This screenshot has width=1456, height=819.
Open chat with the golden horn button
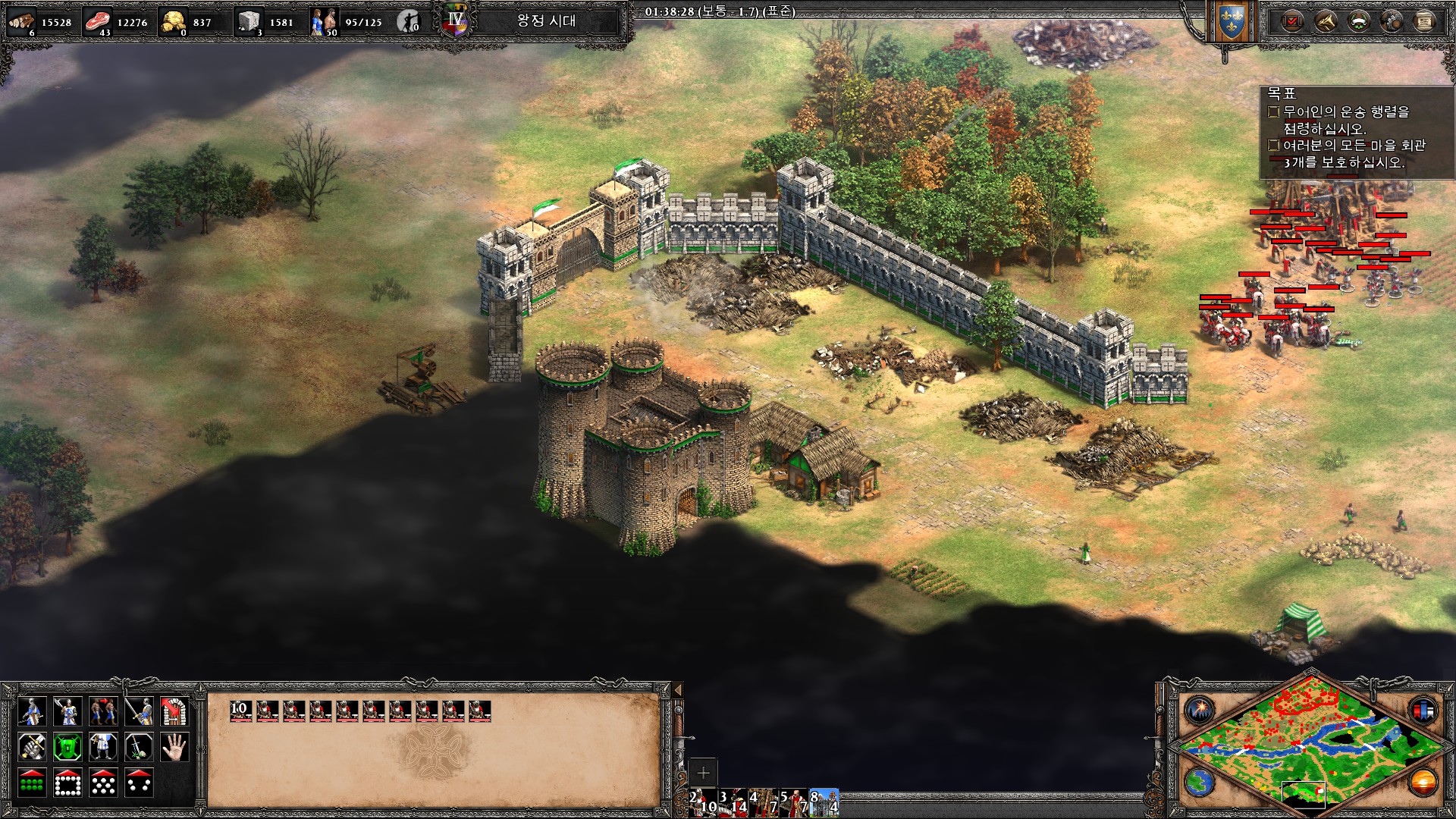pos(1324,21)
